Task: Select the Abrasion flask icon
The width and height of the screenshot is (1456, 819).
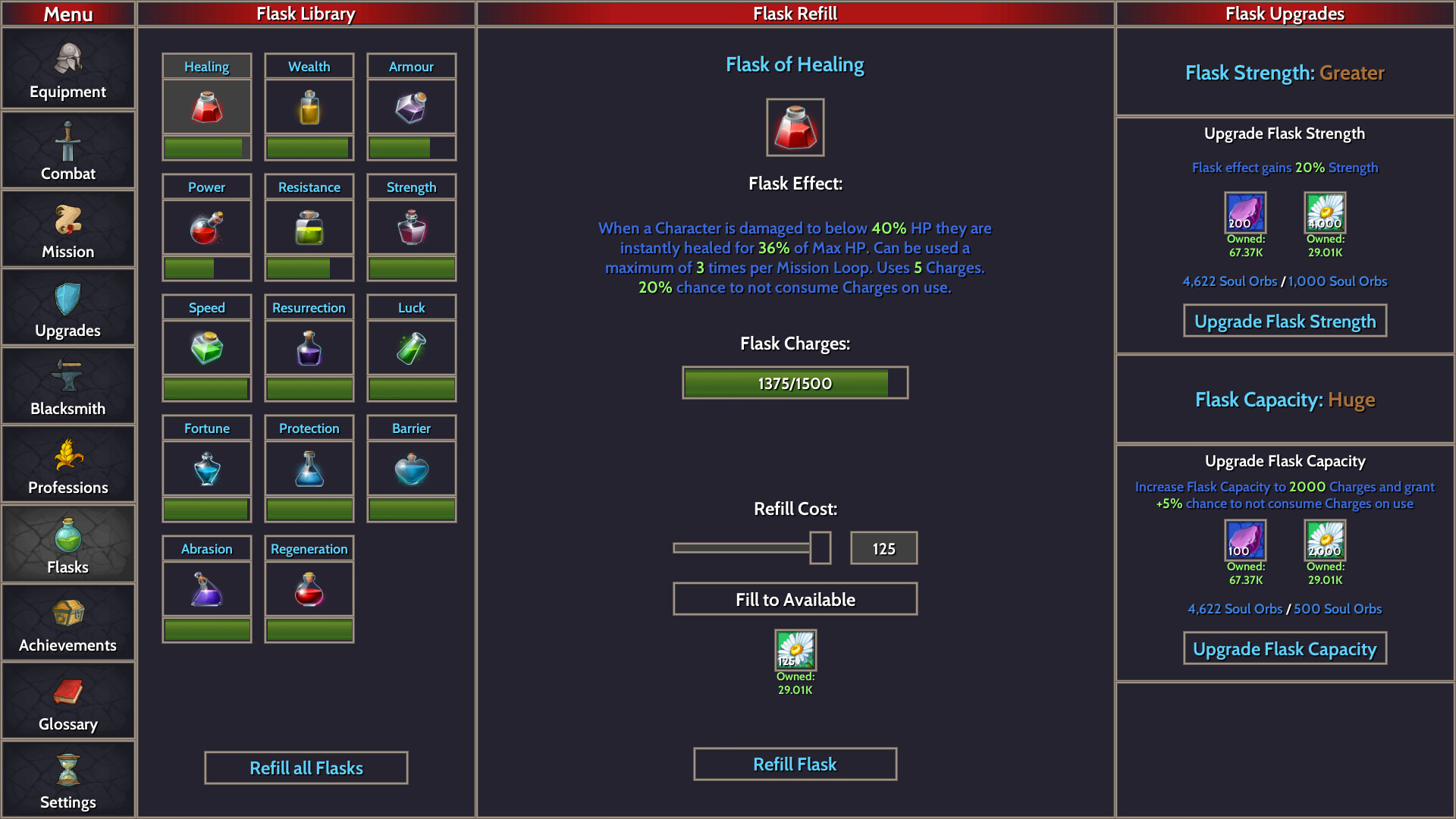Action: pyautogui.click(x=206, y=588)
